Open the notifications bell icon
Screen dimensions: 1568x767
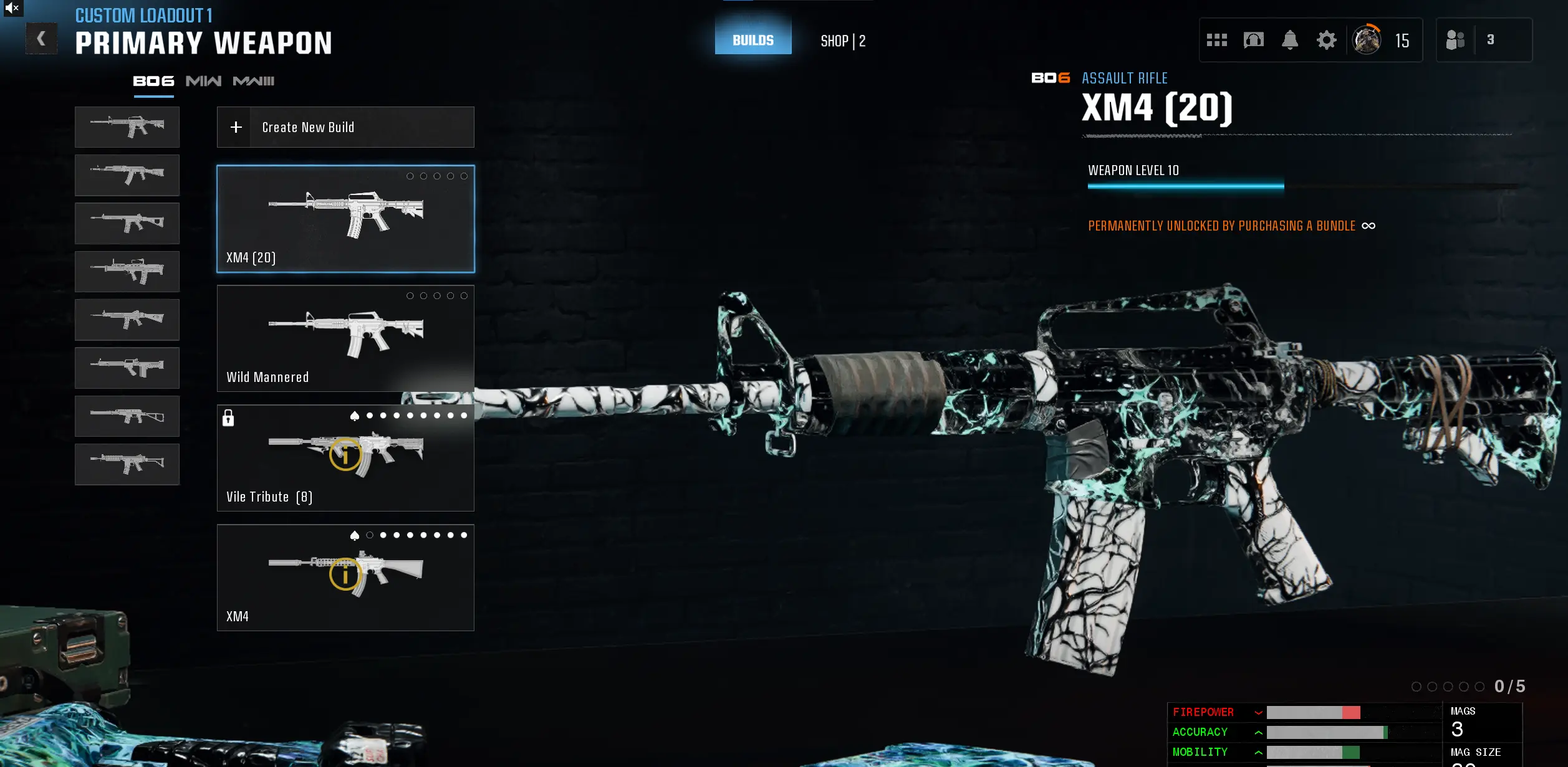pyautogui.click(x=1291, y=40)
